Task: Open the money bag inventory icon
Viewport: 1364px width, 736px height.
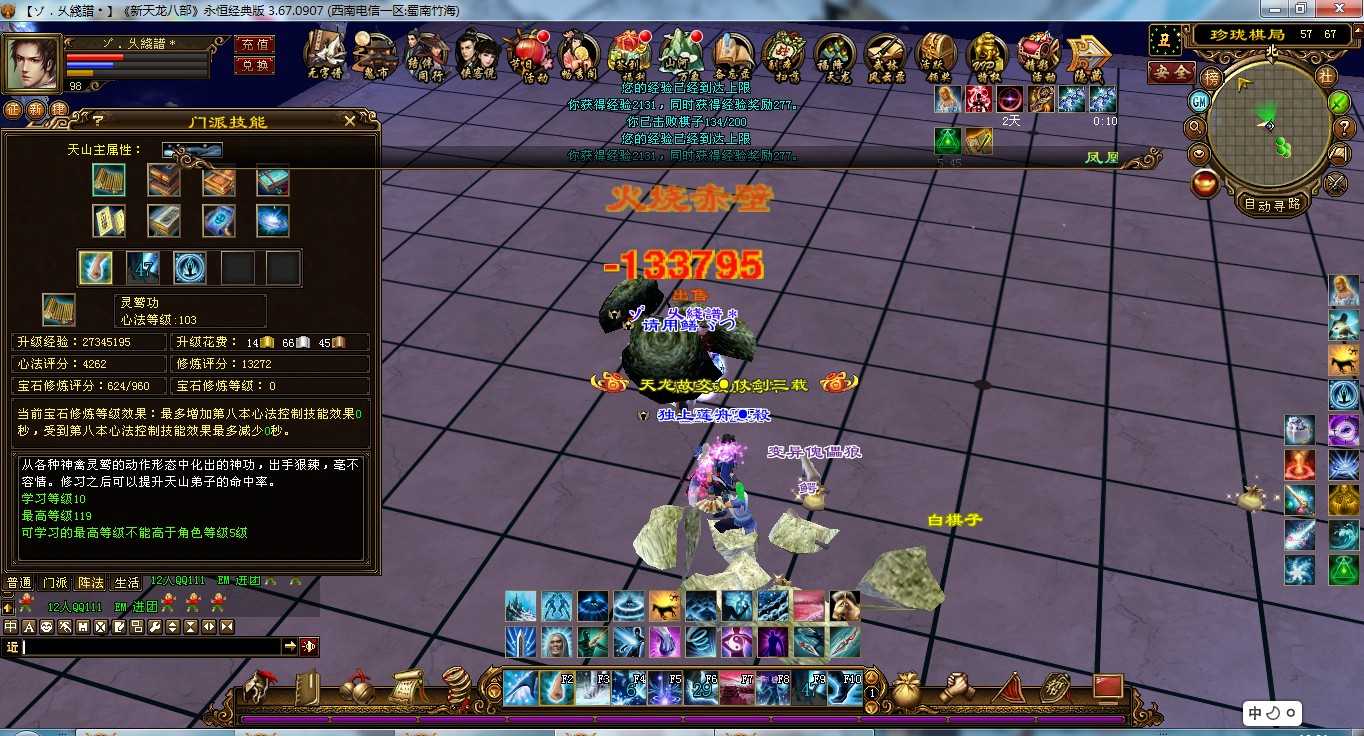Action: [908, 687]
